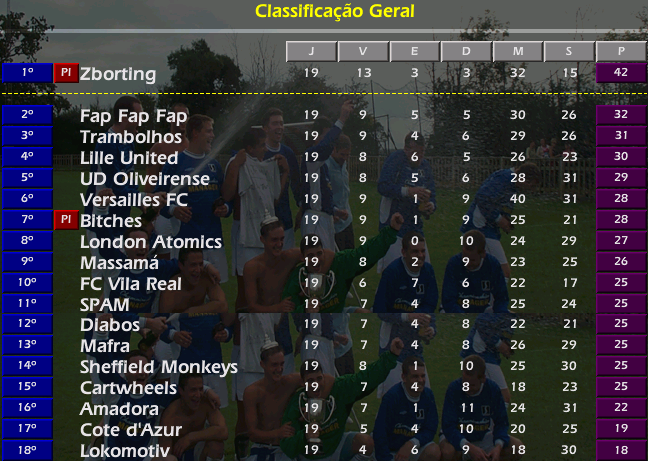Image resolution: width=648 pixels, height=461 pixels.
Task: Click the red PI icon beside Zborting
Action: pos(65,73)
